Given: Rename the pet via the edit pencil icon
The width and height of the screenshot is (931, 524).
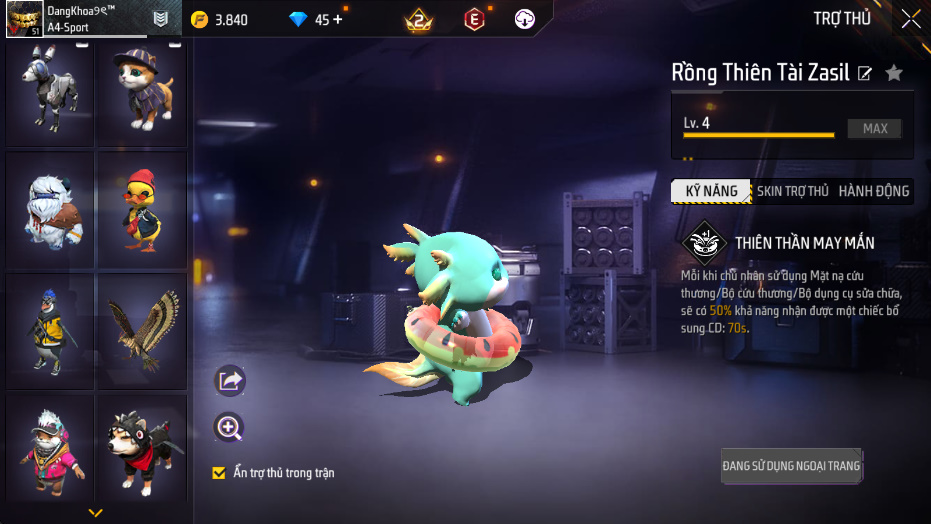Looking at the screenshot, I should click(x=865, y=73).
